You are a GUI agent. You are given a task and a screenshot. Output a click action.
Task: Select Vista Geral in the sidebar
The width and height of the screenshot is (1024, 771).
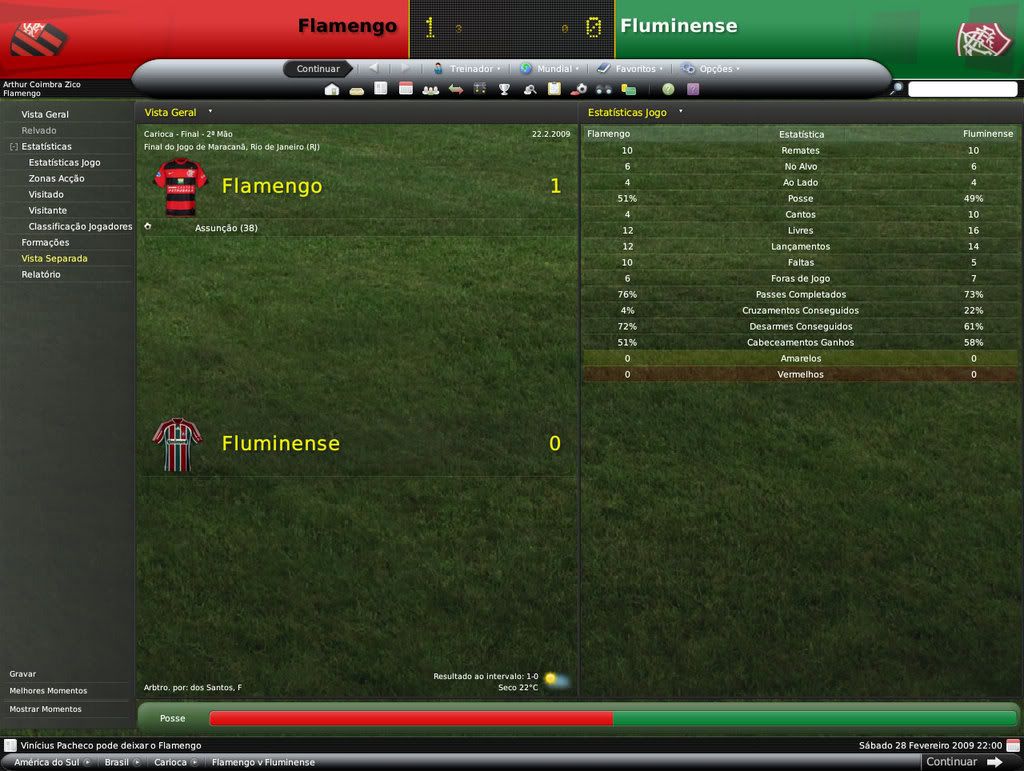[x=45, y=114]
